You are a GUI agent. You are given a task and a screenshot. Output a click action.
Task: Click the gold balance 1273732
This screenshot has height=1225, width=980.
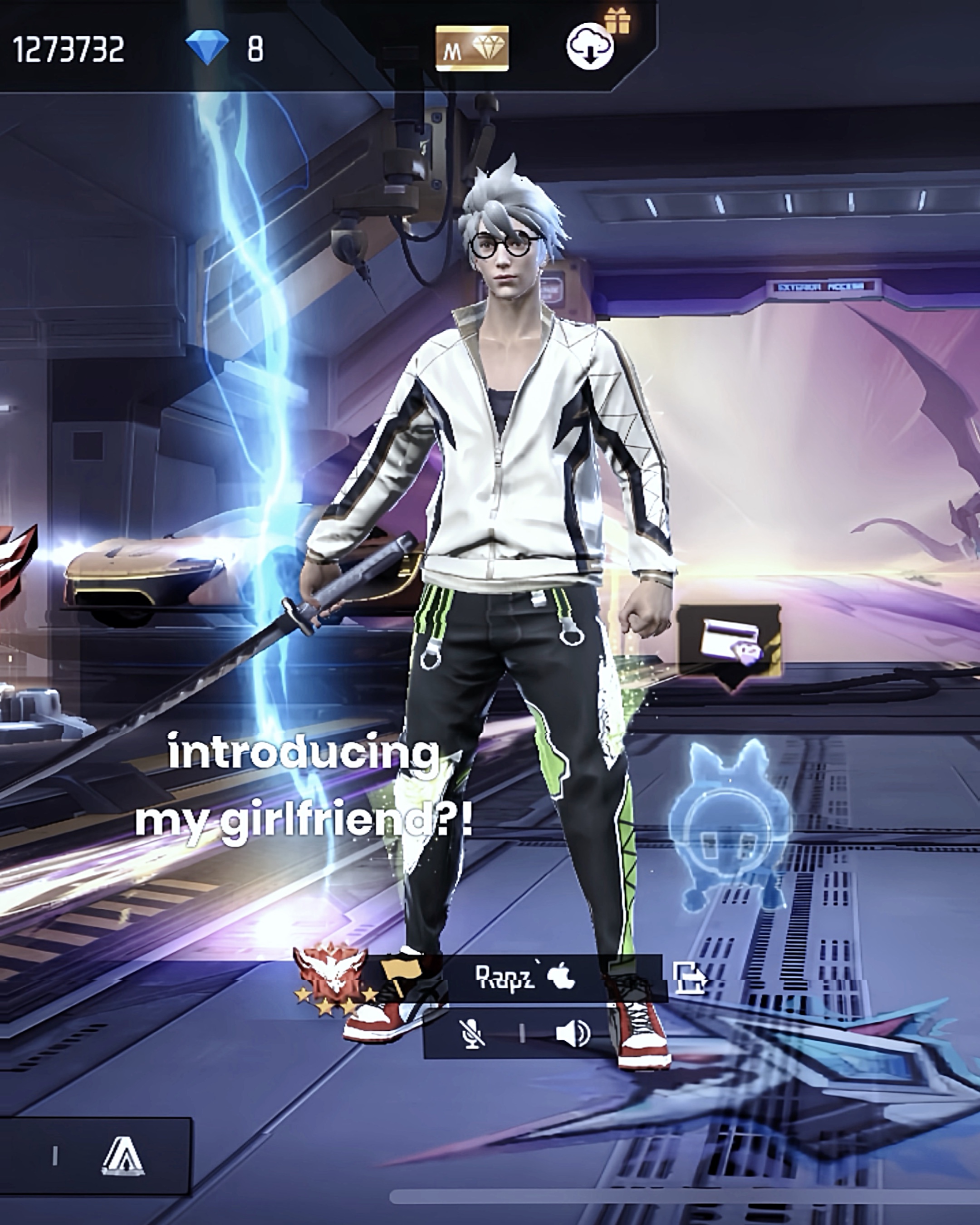(x=68, y=49)
